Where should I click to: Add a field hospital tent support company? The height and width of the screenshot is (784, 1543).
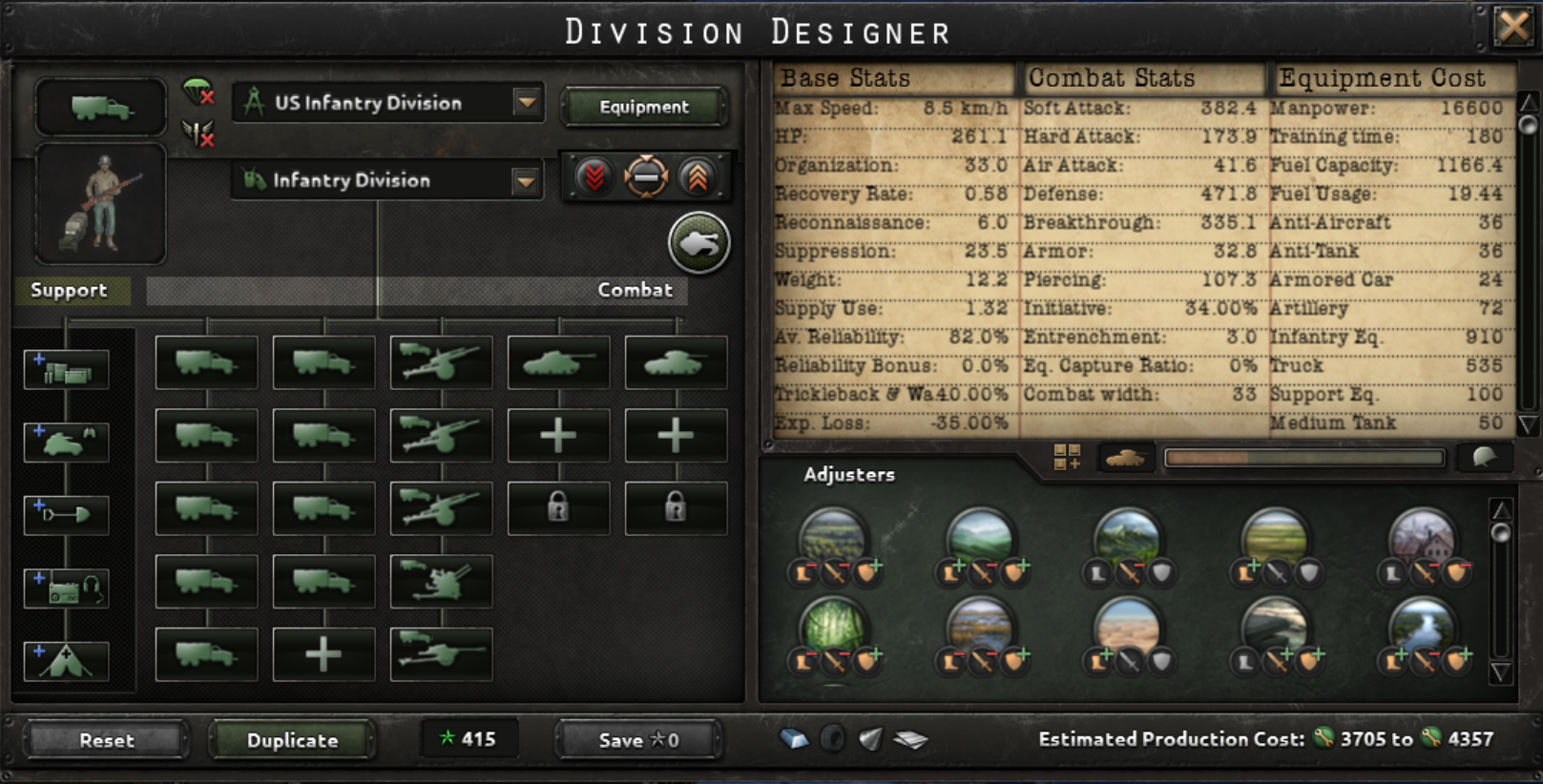click(x=66, y=661)
